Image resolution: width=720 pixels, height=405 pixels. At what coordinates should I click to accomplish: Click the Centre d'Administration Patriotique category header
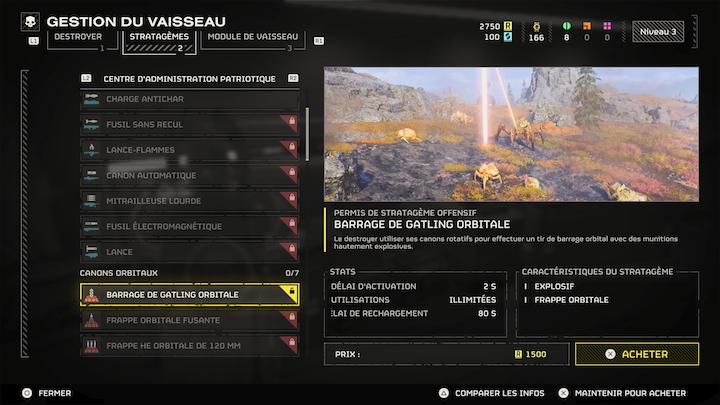(189, 78)
